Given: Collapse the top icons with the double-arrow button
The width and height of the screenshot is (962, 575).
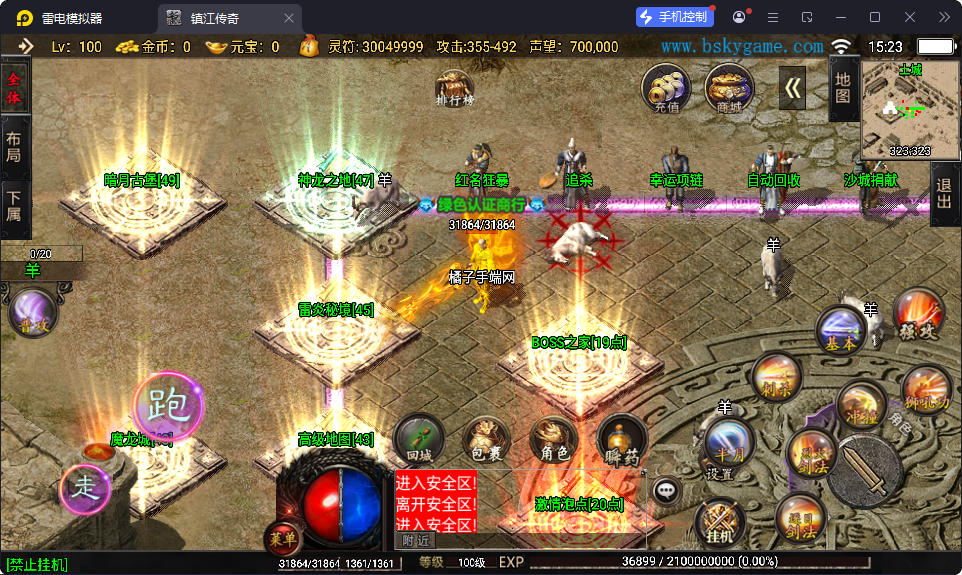Looking at the screenshot, I should point(793,87).
